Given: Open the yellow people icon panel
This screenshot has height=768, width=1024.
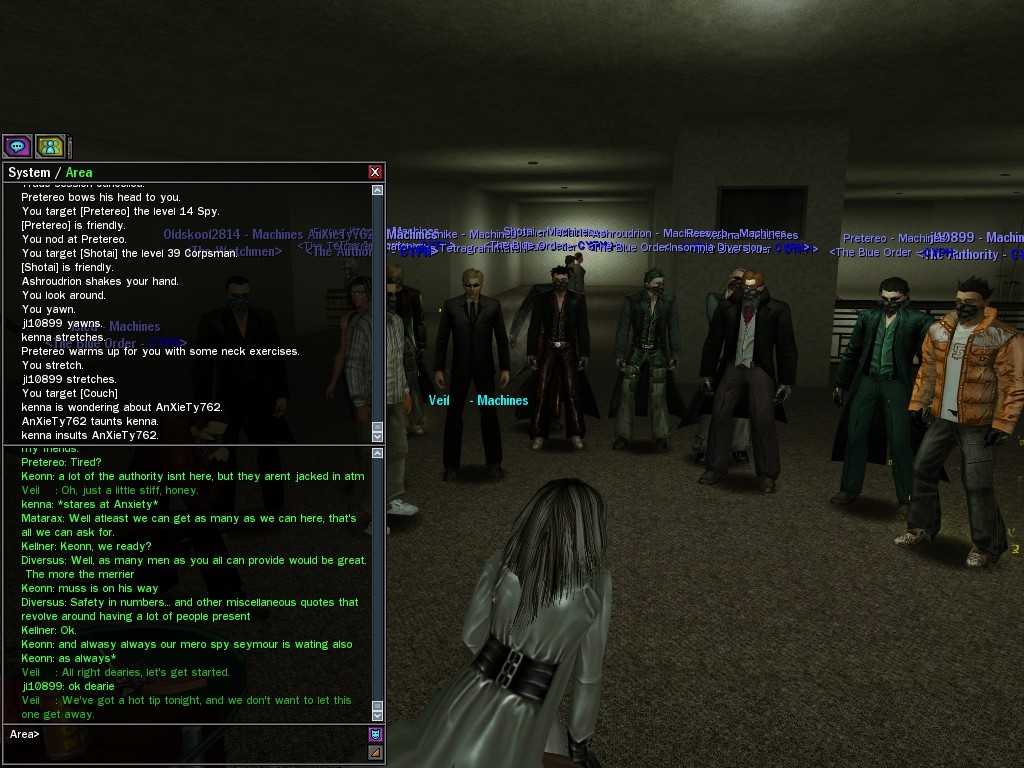Looking at the screenshot, I should [50, 146].
